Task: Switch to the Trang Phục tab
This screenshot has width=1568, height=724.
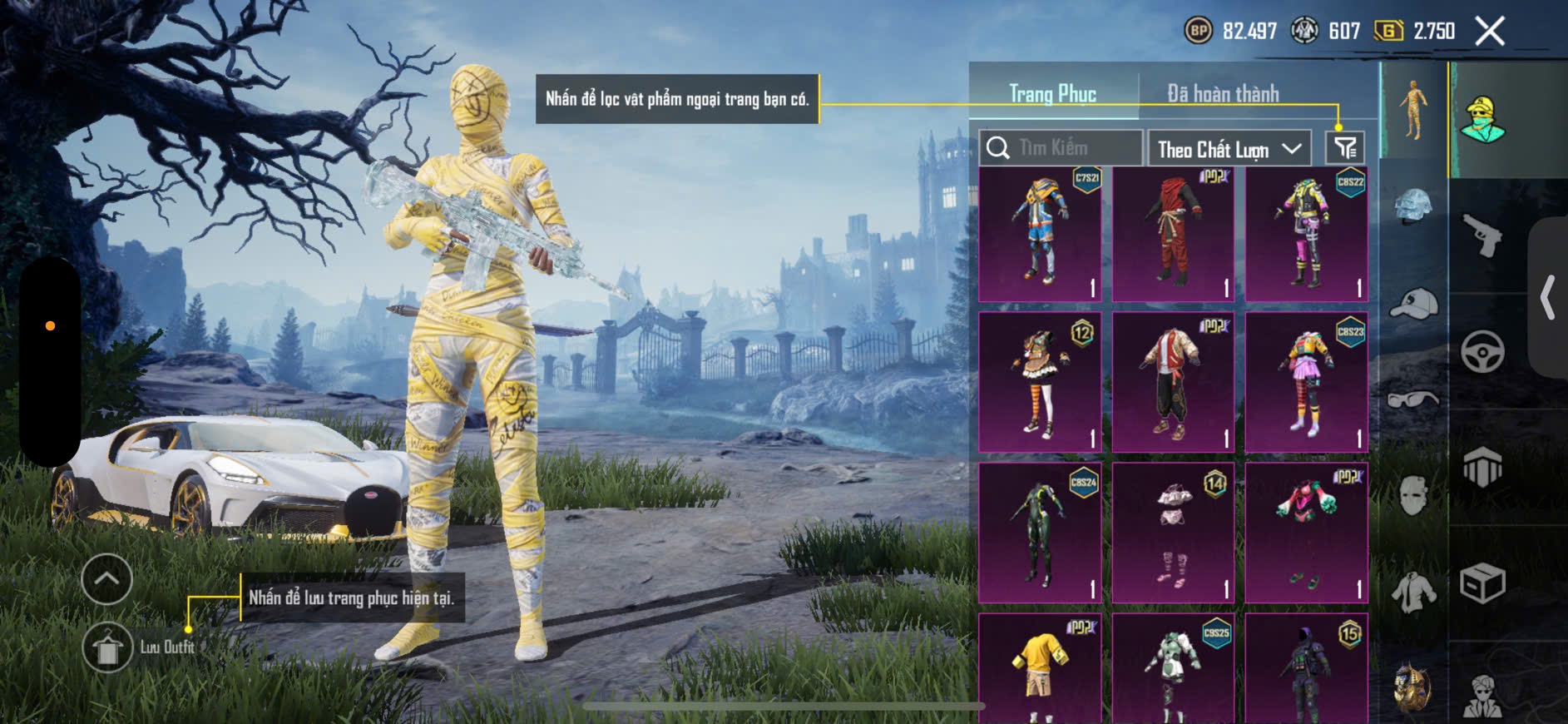Action: pos(1052,94)
